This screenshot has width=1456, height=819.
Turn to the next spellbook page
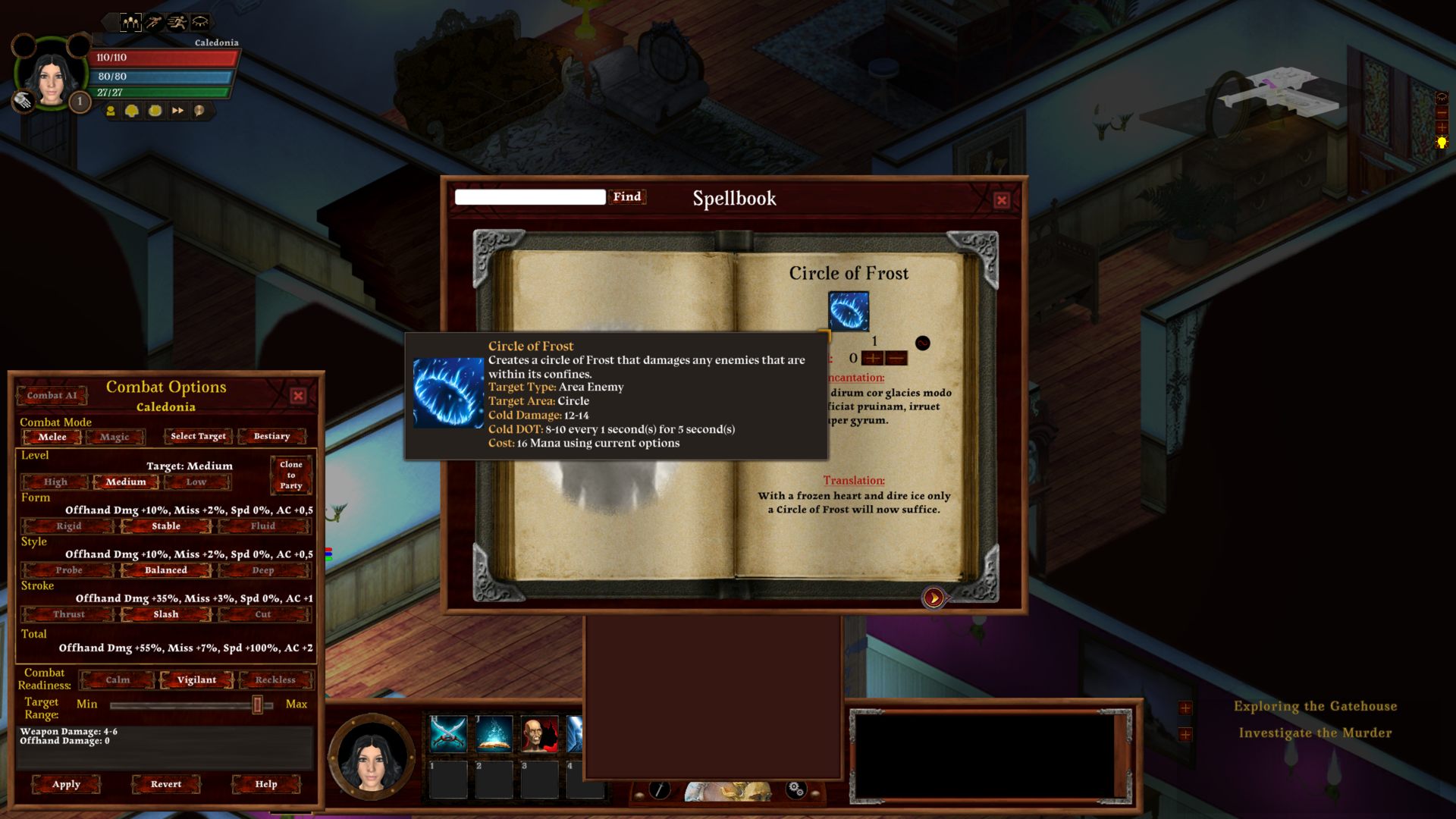click(x=934, y=598)
